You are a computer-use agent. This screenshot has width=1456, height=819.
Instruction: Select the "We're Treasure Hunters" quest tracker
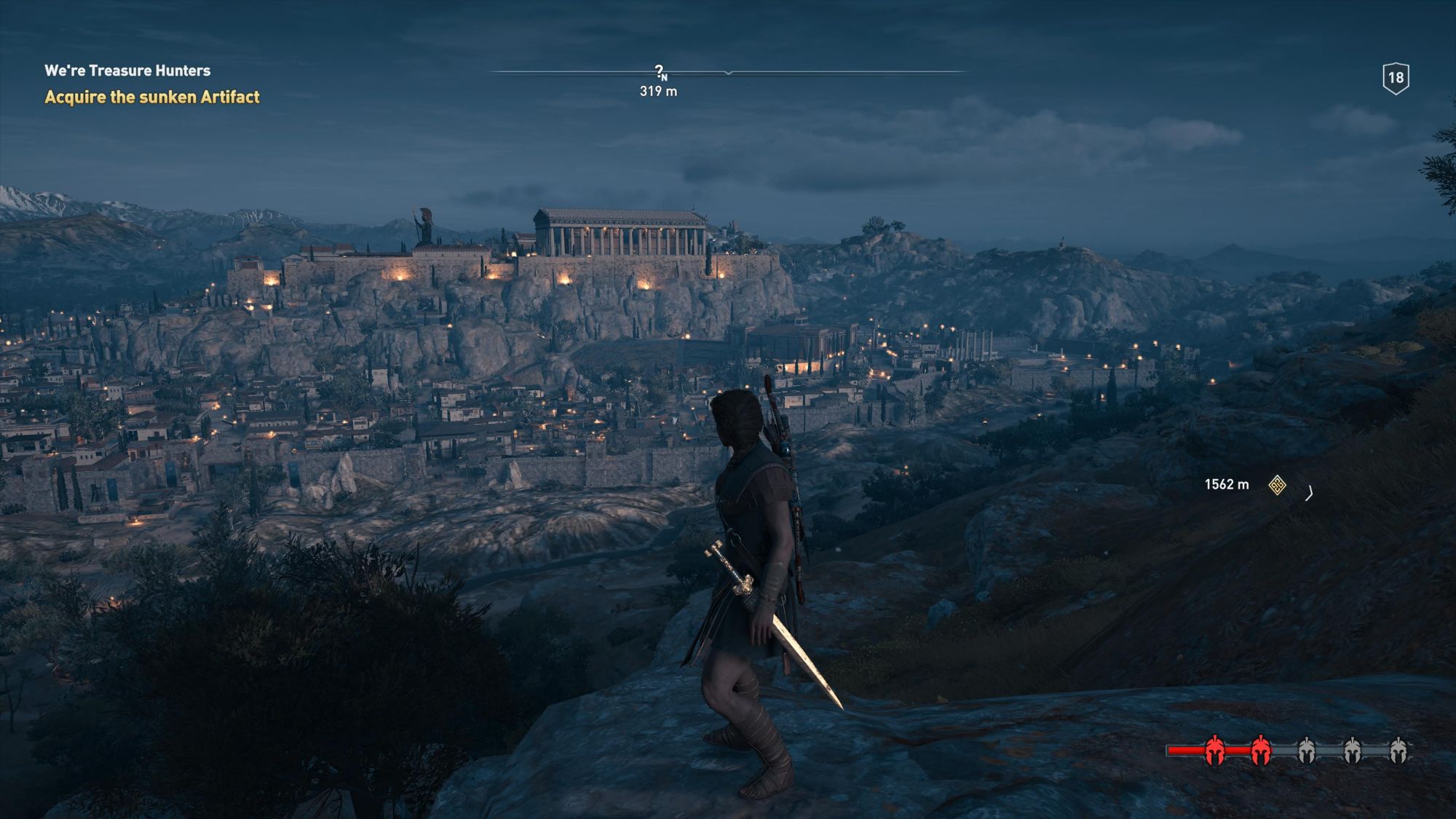pos(127,71)
